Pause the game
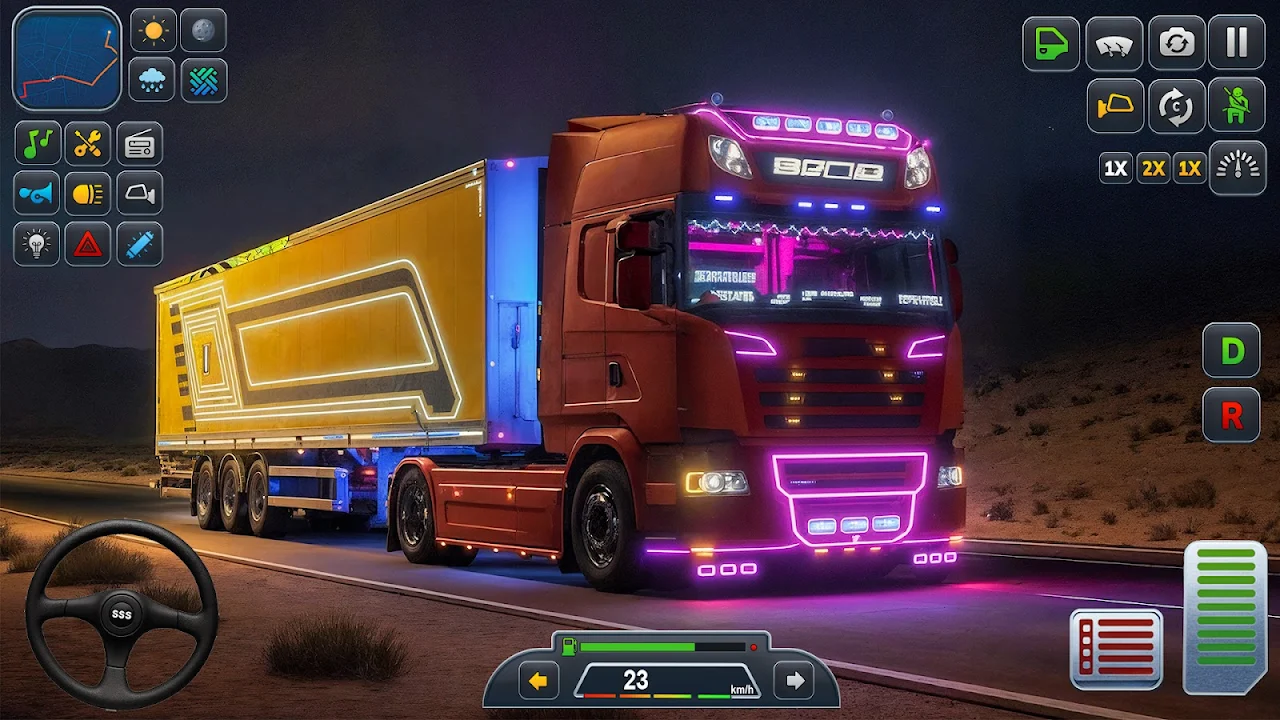The width and height of the screenshot is (1280, 720). click(x=1237, y=44)
